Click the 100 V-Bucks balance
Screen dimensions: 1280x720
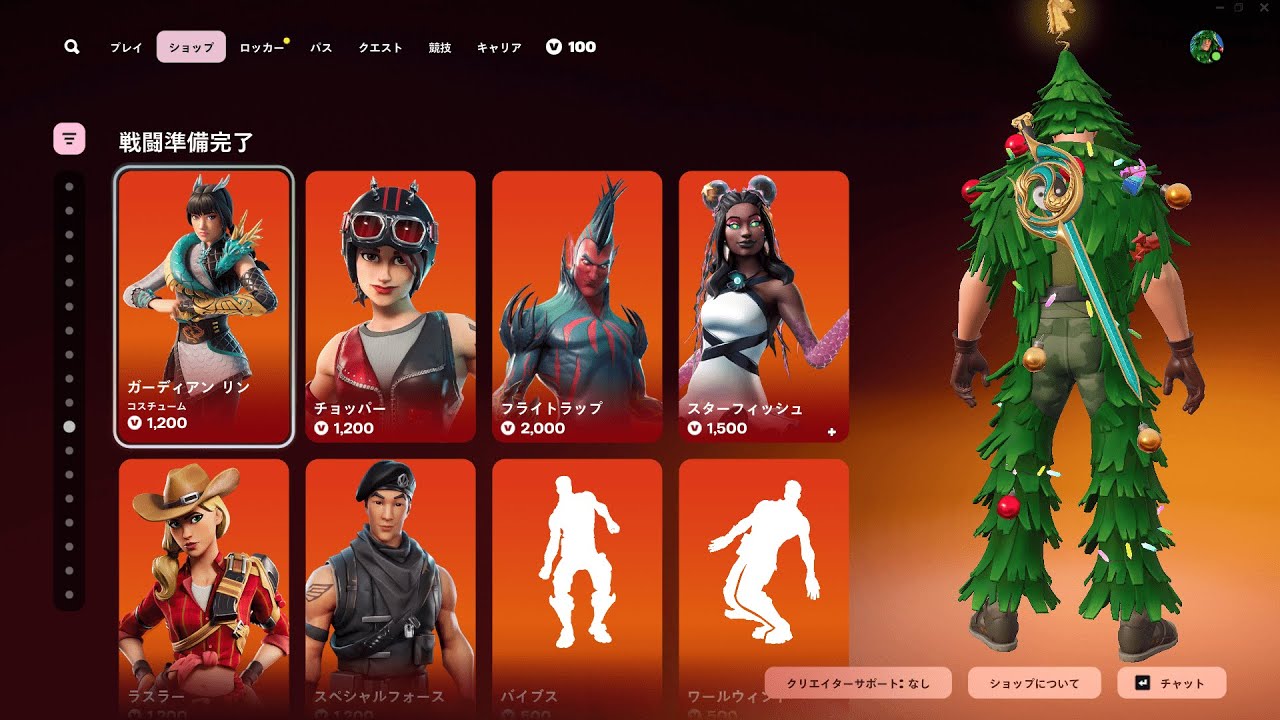571,47
